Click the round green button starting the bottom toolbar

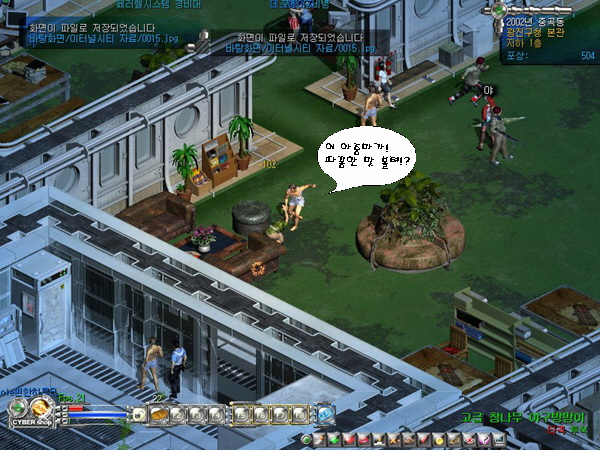click(x=306, y=440)
